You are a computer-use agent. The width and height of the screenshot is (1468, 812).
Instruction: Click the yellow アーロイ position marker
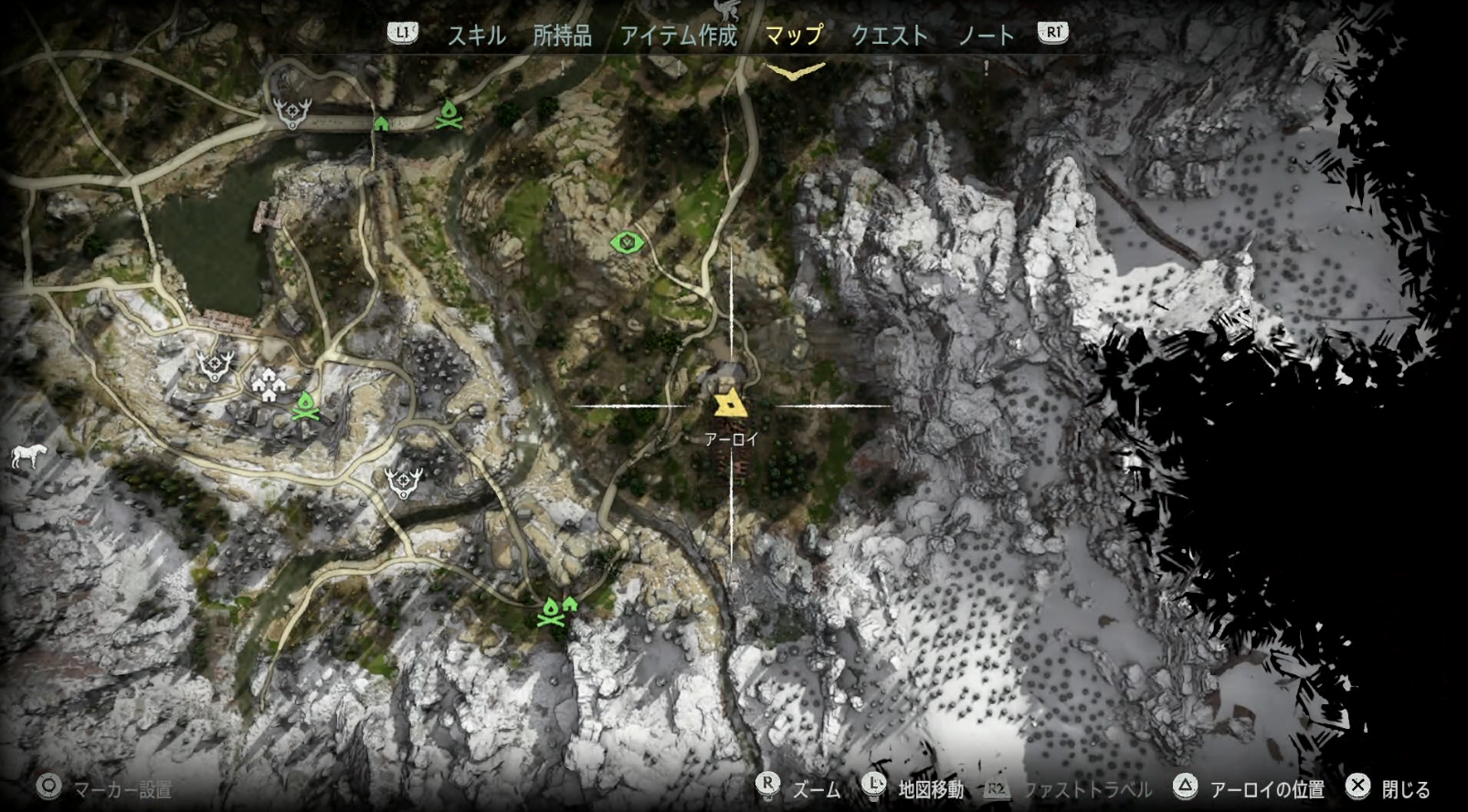tap(730, 406)
